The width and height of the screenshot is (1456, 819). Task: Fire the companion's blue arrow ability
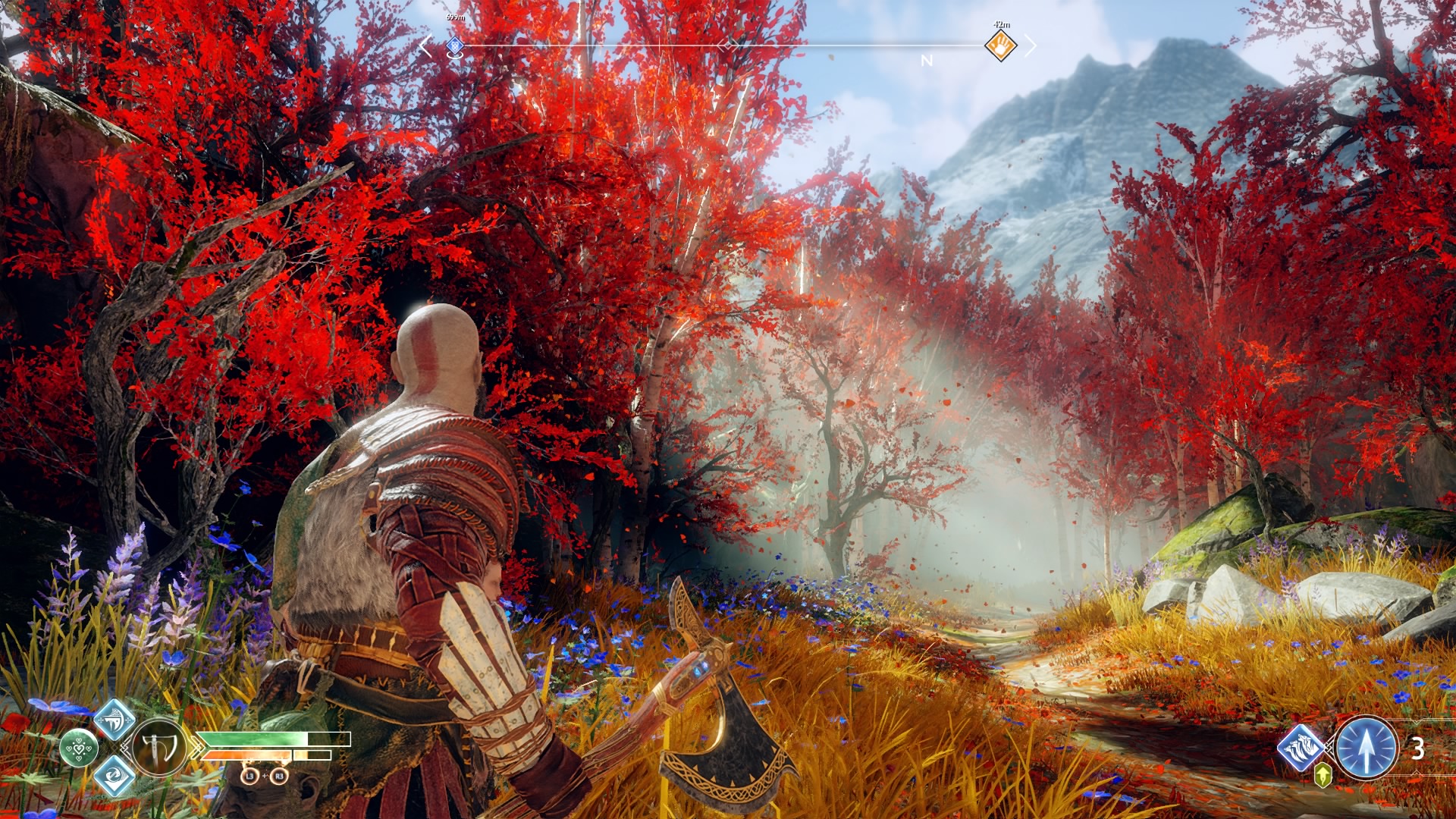pyautogui.click(x=1366, y=748)
